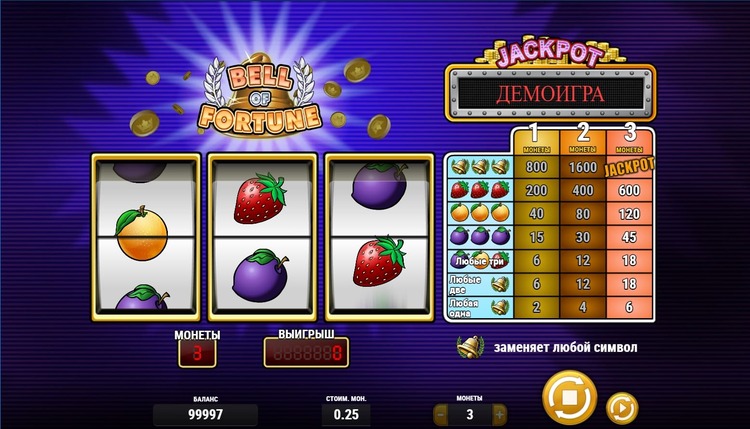The height and width of the screenshot is (429, 750).
Task: Start autoplay with the small gold button
Action: 621,407
